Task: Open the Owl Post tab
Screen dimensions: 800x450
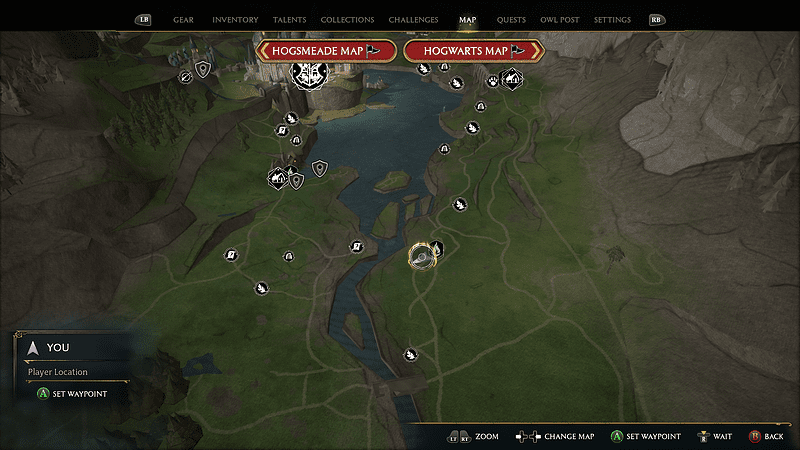Action: pyautogui.click(x=559, y=20)
